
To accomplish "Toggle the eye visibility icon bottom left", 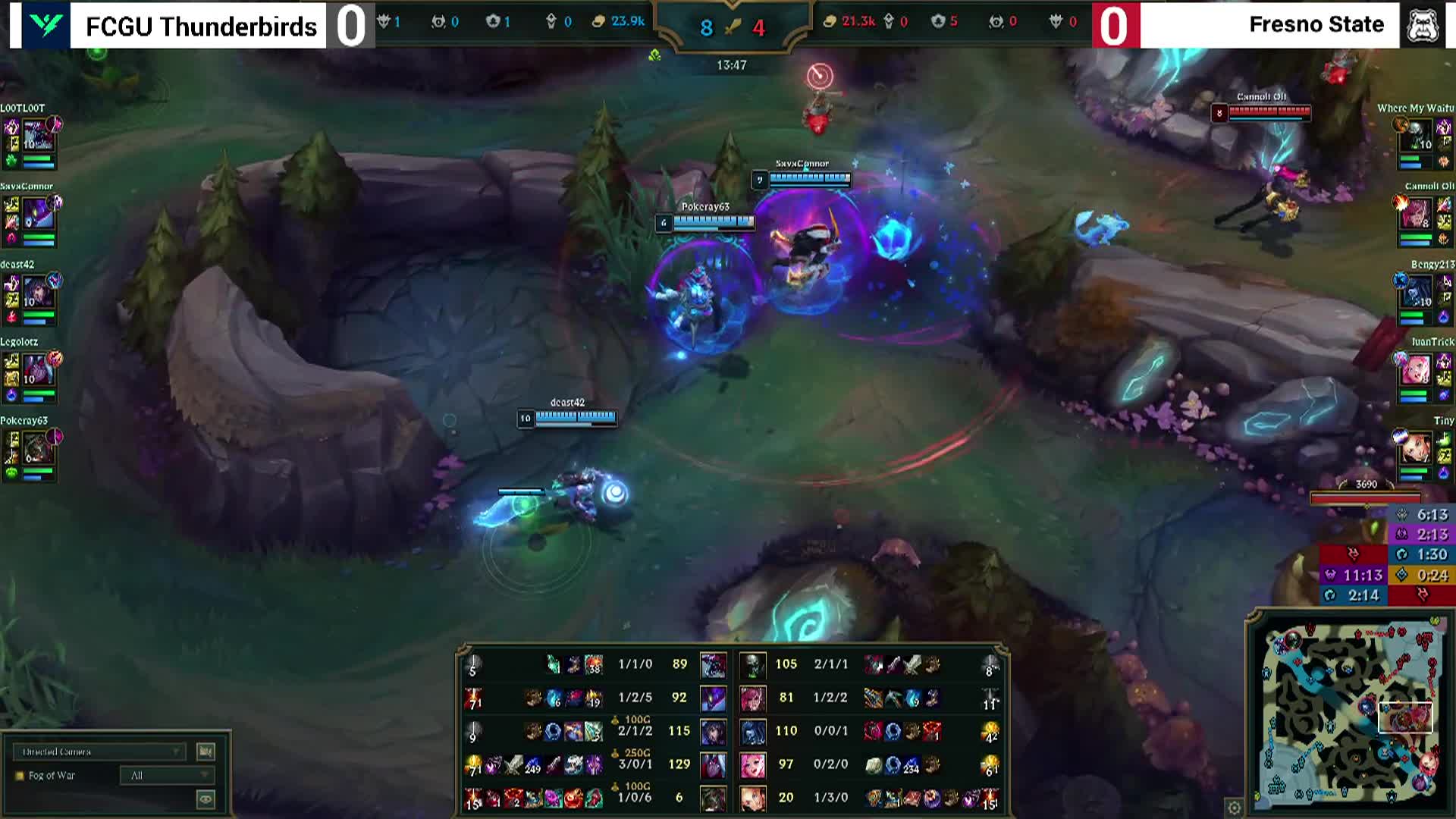I will tap(206, 799).
